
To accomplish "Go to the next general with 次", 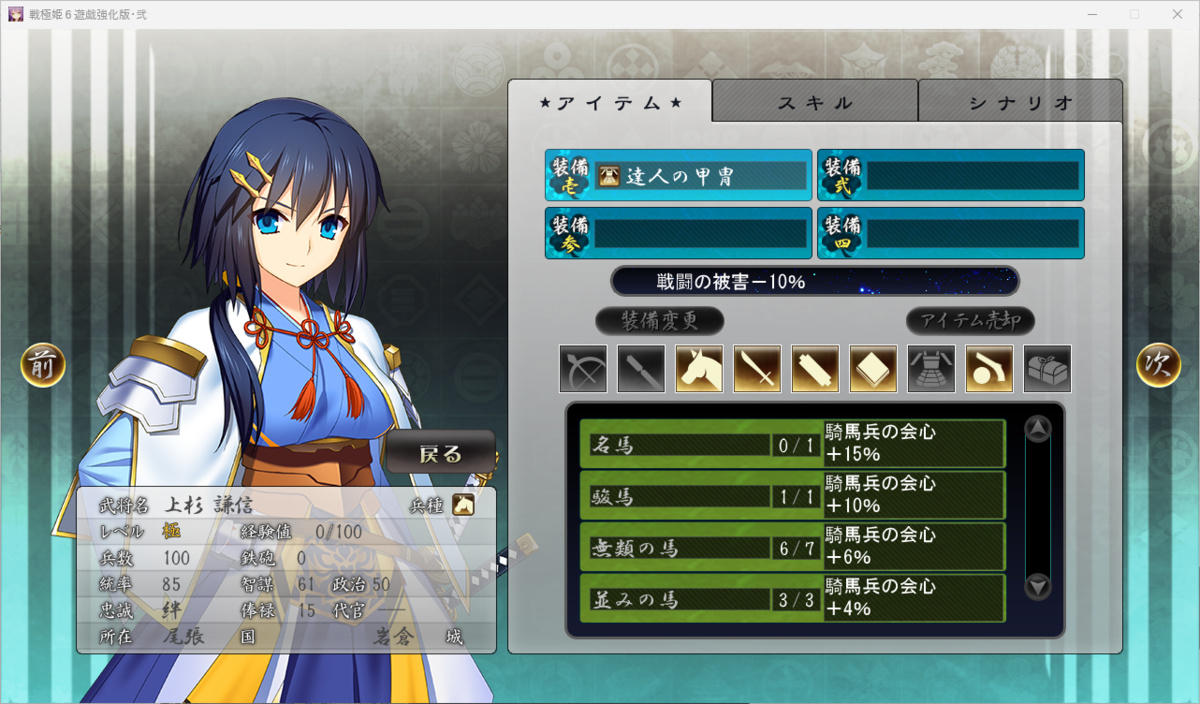I will (1158, 366).
